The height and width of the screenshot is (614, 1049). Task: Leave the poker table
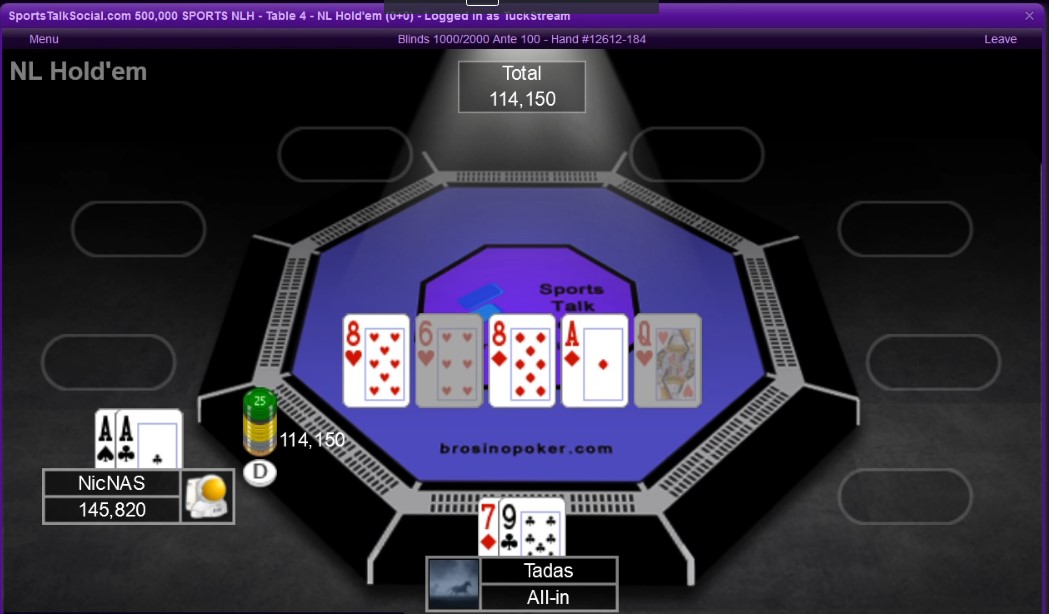[1000, 39]
